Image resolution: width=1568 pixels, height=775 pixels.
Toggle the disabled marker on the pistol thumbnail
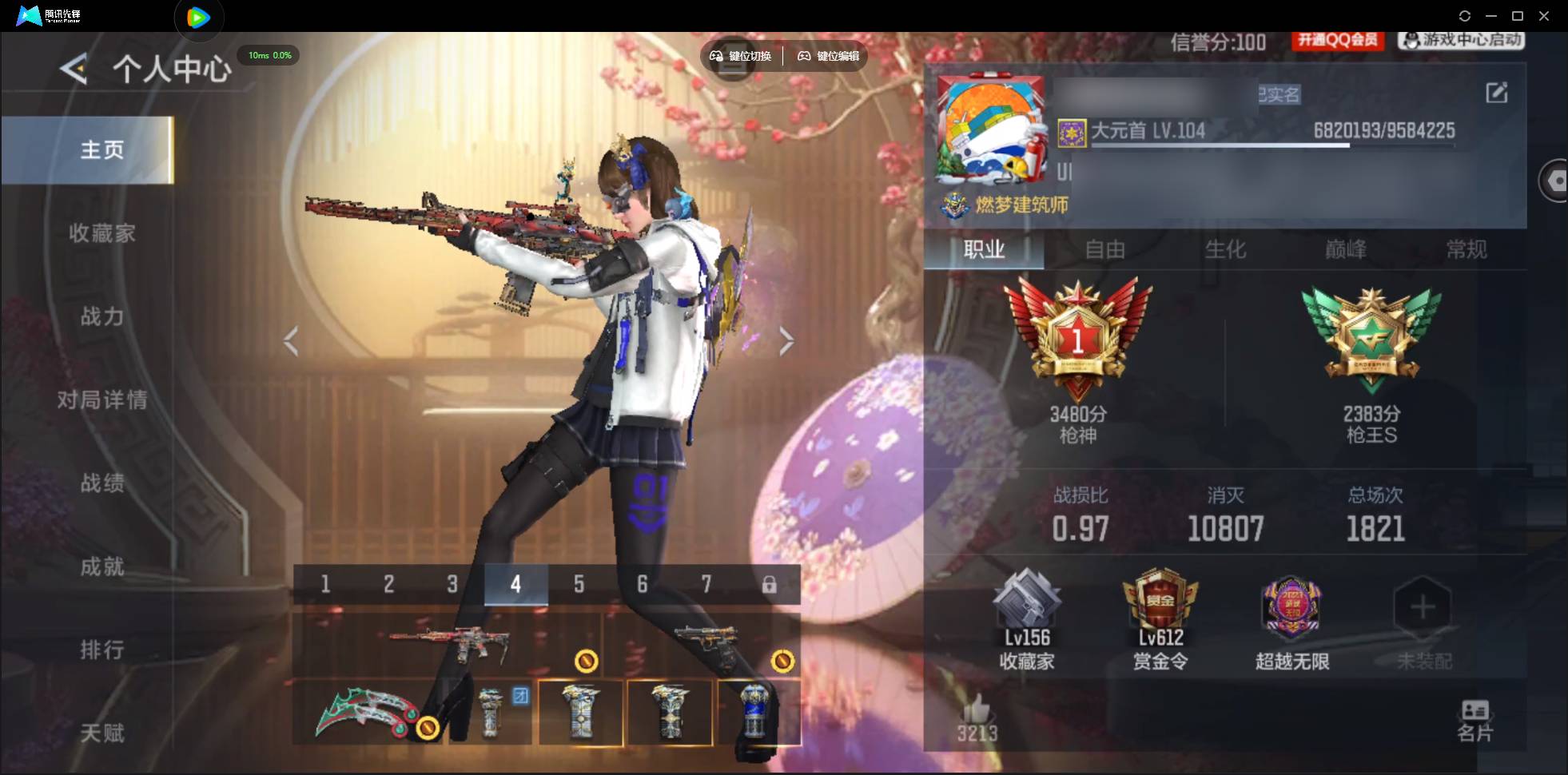click(x=781, y=661)
